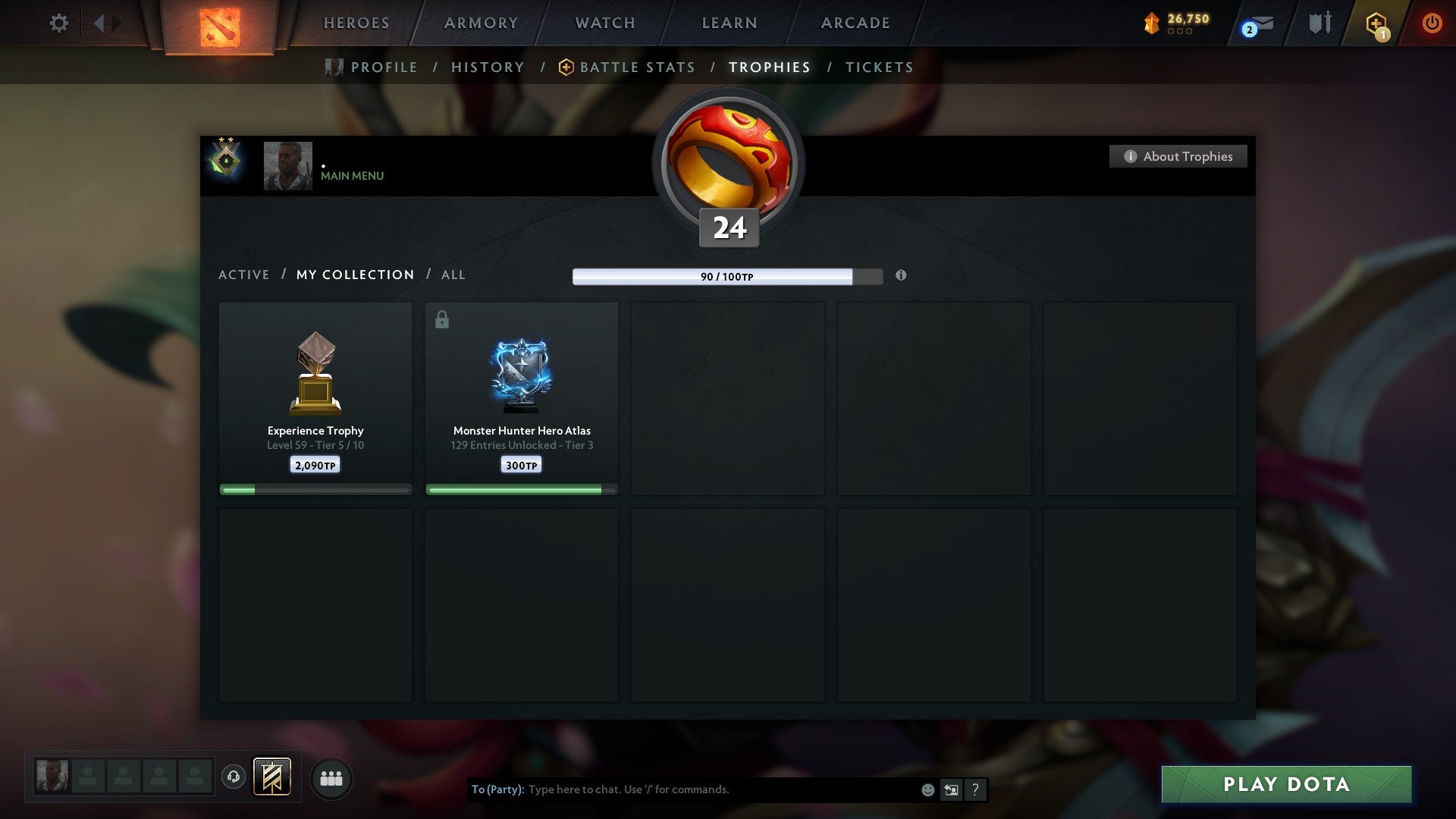The image size is (1456, 819).
Task: Click the About Trophies button
Action: click(x=1178, y=156)
